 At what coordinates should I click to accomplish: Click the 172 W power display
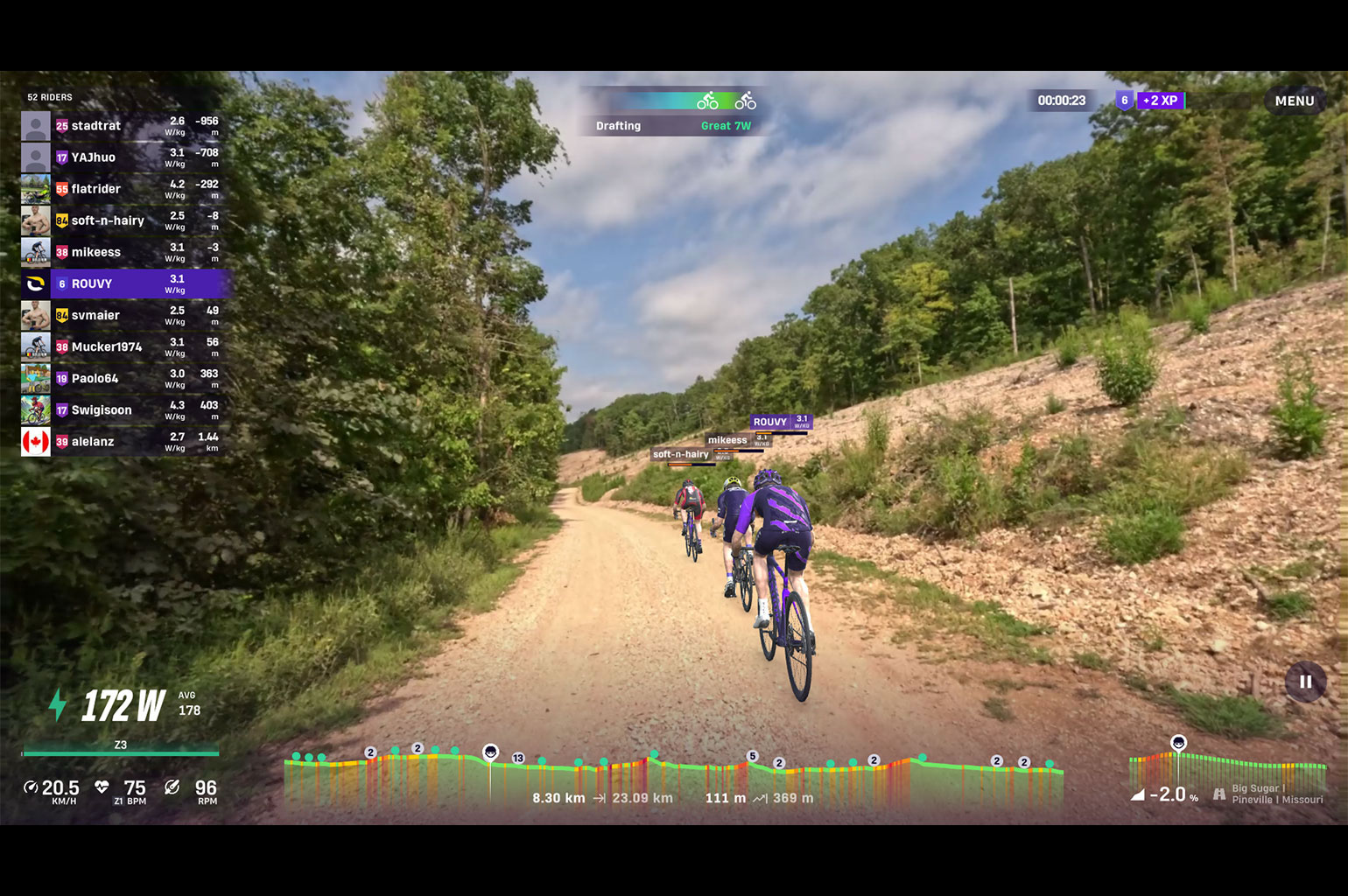(x=123, y=705)
